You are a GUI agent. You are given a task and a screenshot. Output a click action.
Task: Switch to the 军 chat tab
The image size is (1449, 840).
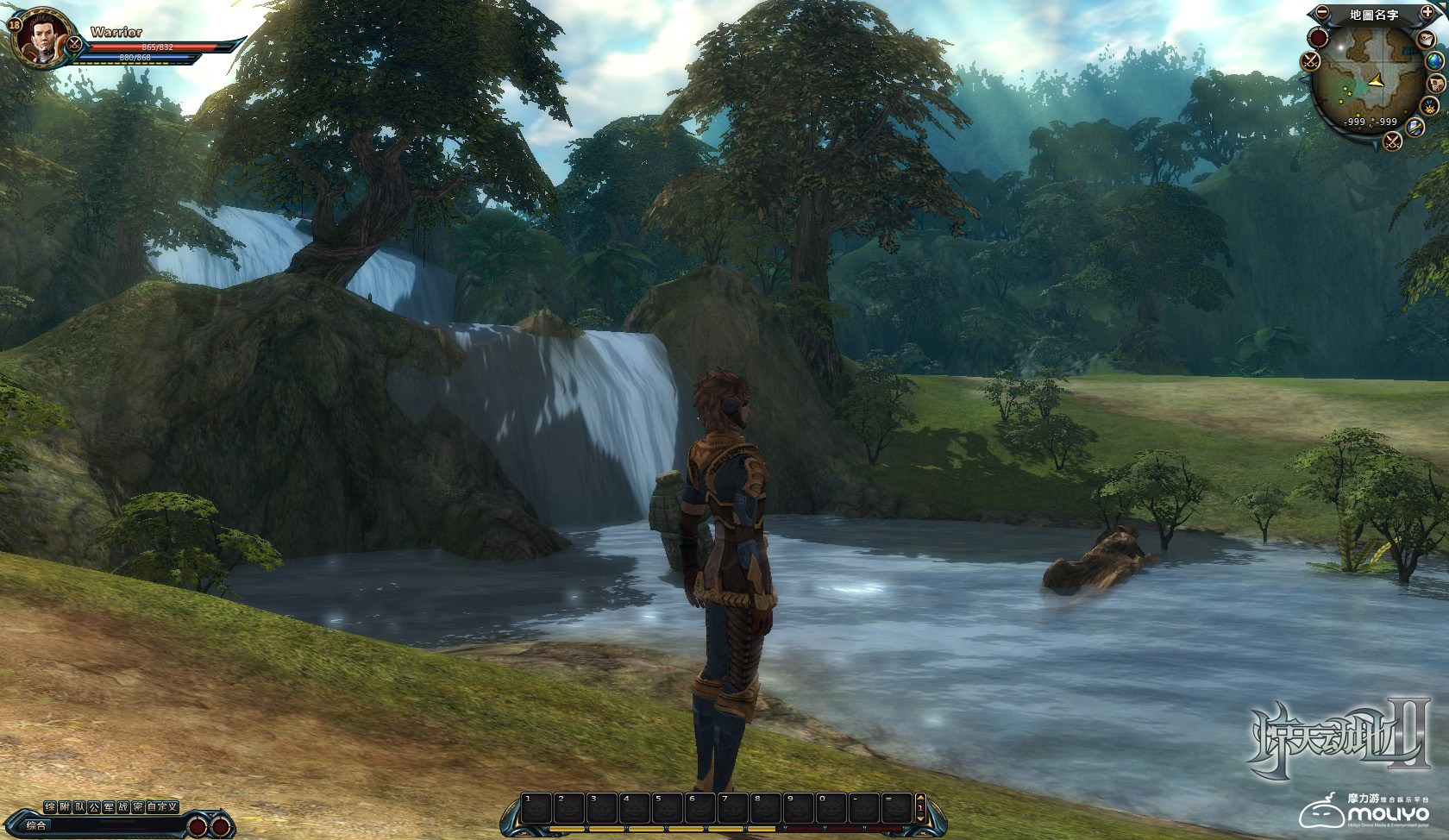click(109, 807)
